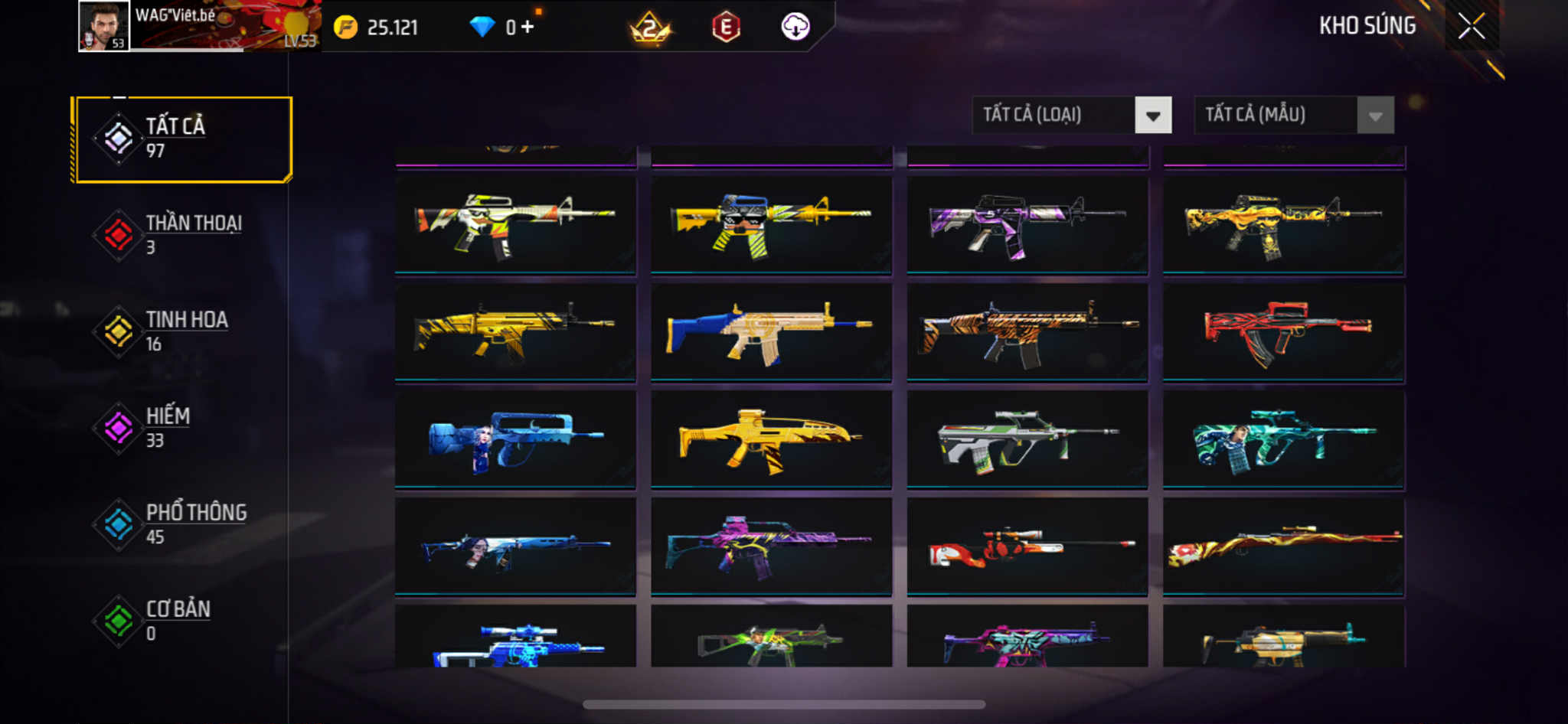Pick the solid yellow XM8 skin

pyautogui.click(x=771, y=439)
